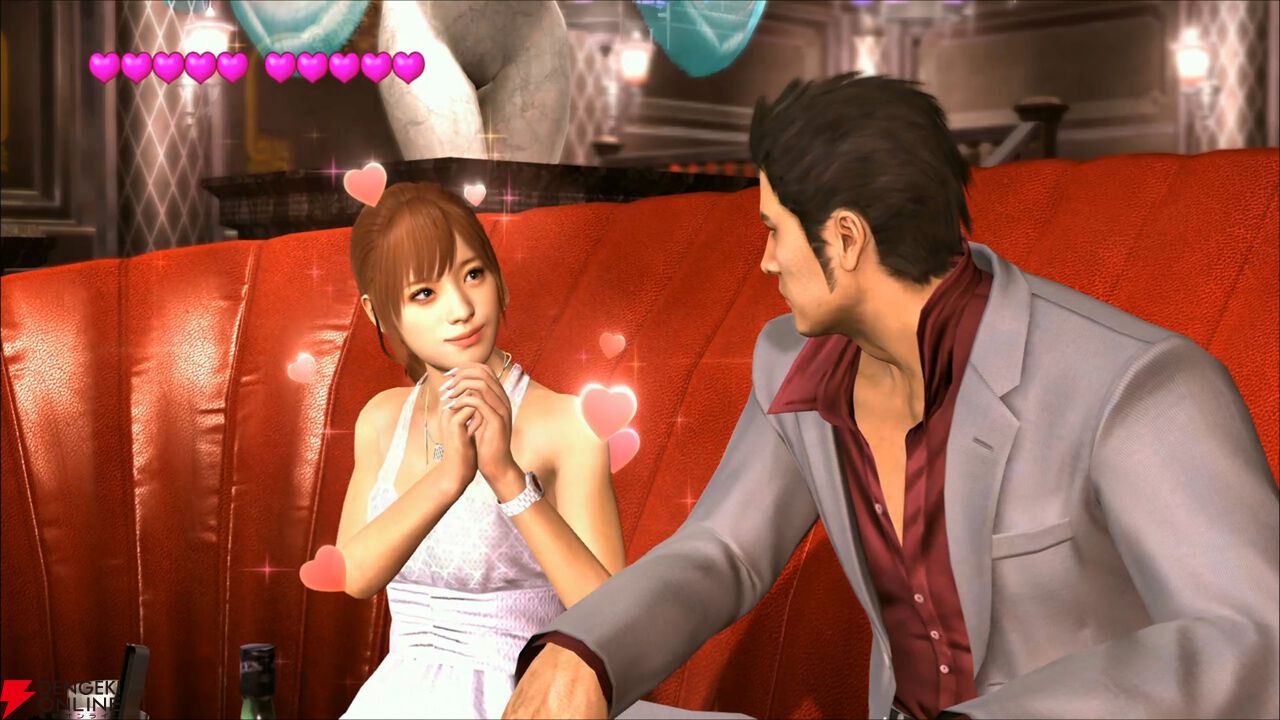Image resolution: width=1280 pixels, height=720 pixels.
Task: Toggle the fourth heart in the right gauge
Action: point(376,66)
